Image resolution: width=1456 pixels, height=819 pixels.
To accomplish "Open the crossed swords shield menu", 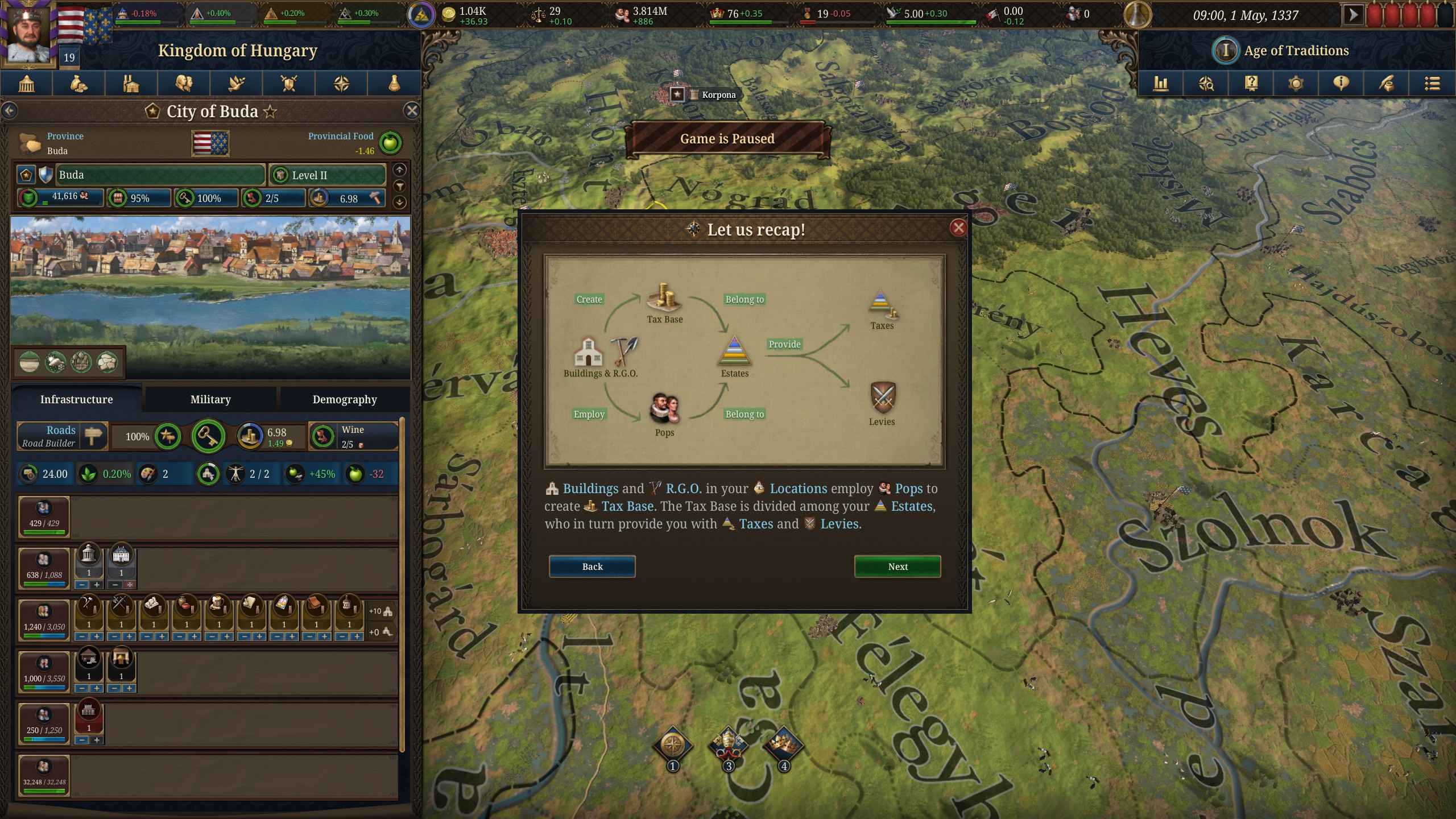I will point(289,84).
